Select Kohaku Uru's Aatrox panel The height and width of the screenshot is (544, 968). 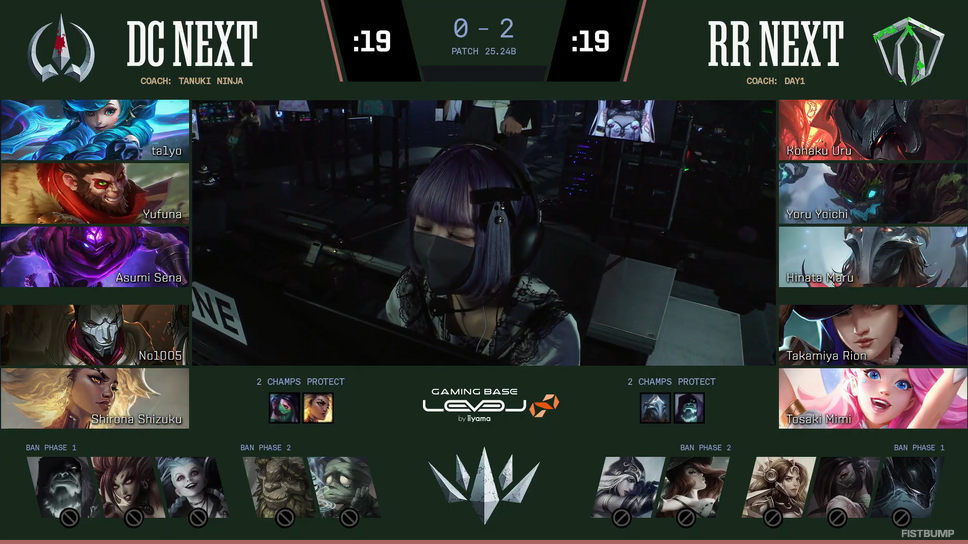[x=873, y=130]
